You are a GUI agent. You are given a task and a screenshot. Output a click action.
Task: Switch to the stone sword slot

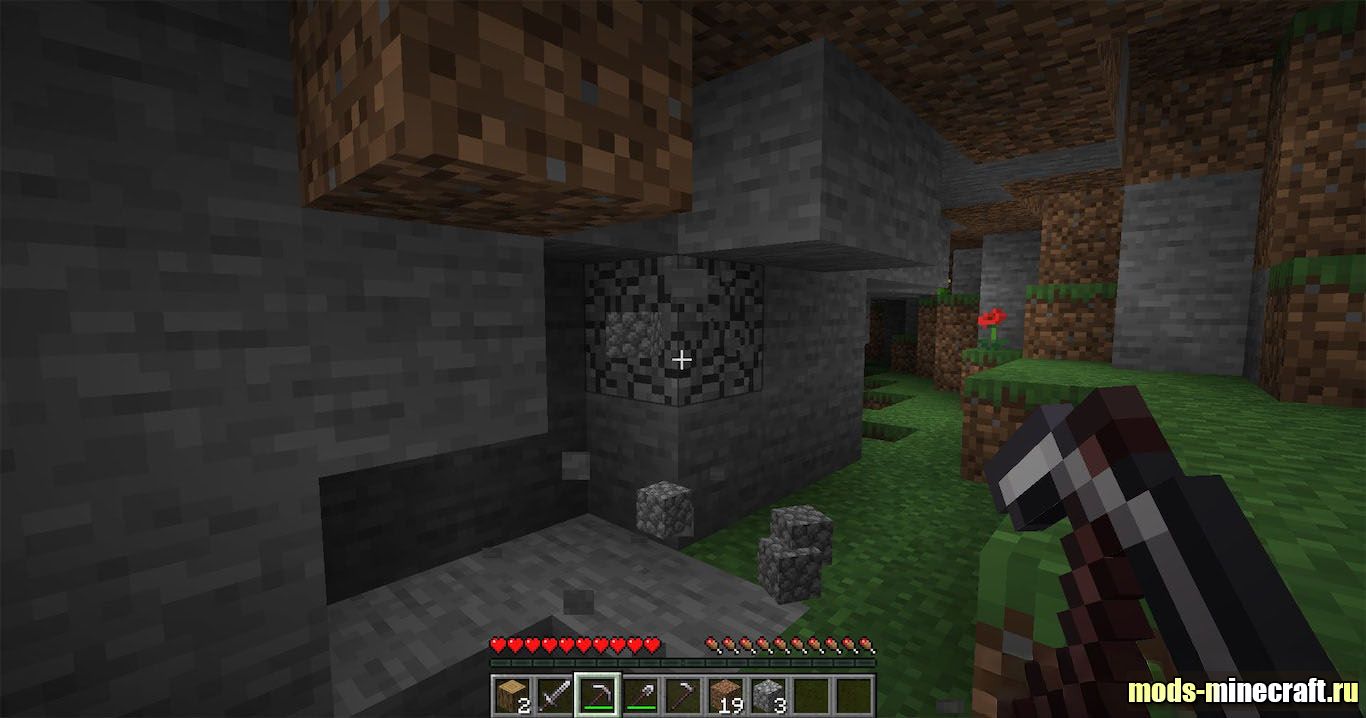[x=554, y=694]
